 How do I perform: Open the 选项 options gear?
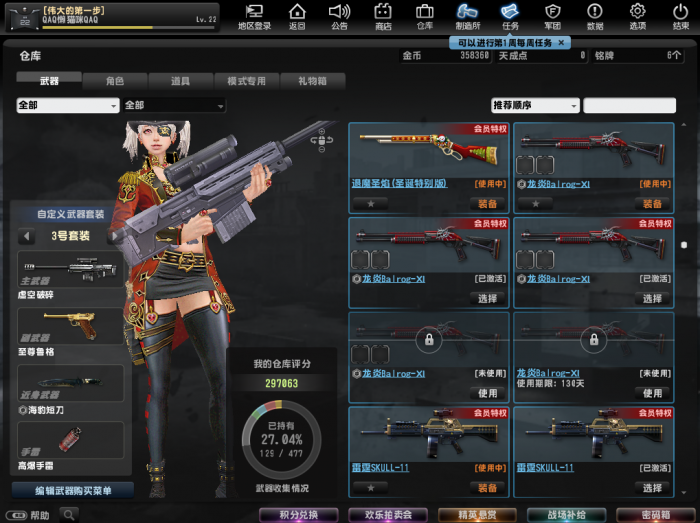tap(637, 16)
